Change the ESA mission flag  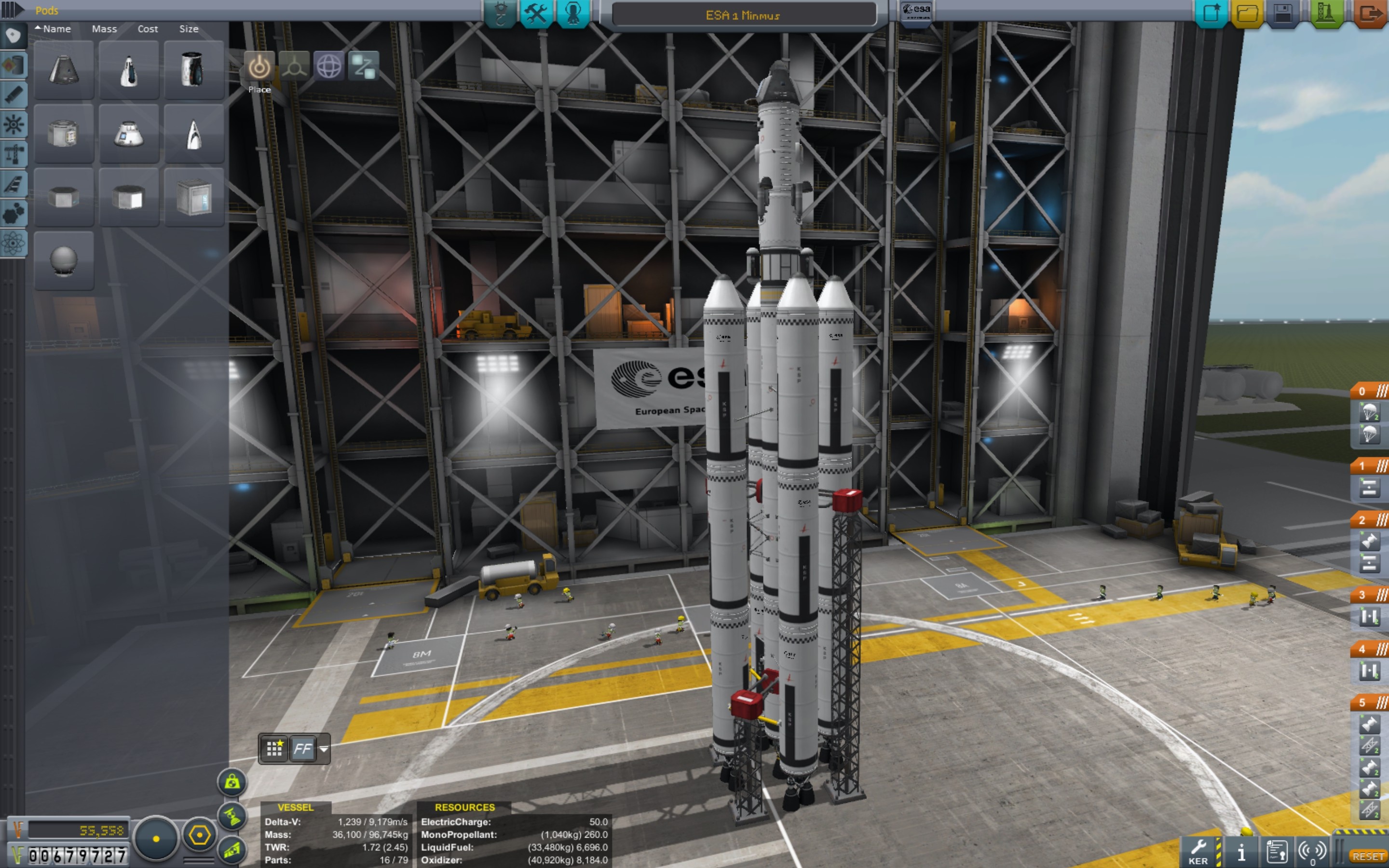pos(916,12)
